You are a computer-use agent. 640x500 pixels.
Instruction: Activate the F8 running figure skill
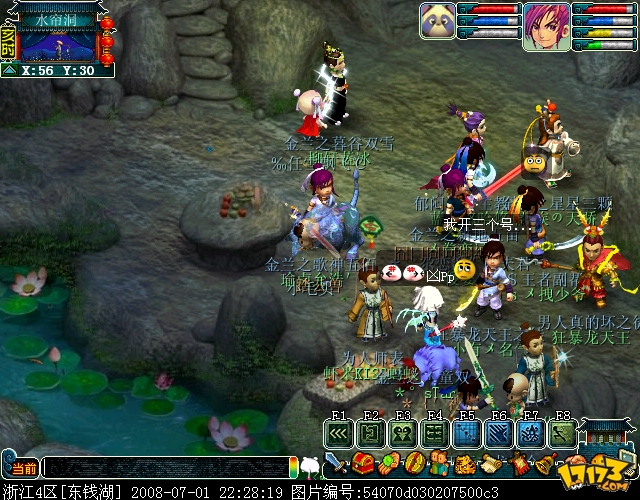click(x=561, y=433)
